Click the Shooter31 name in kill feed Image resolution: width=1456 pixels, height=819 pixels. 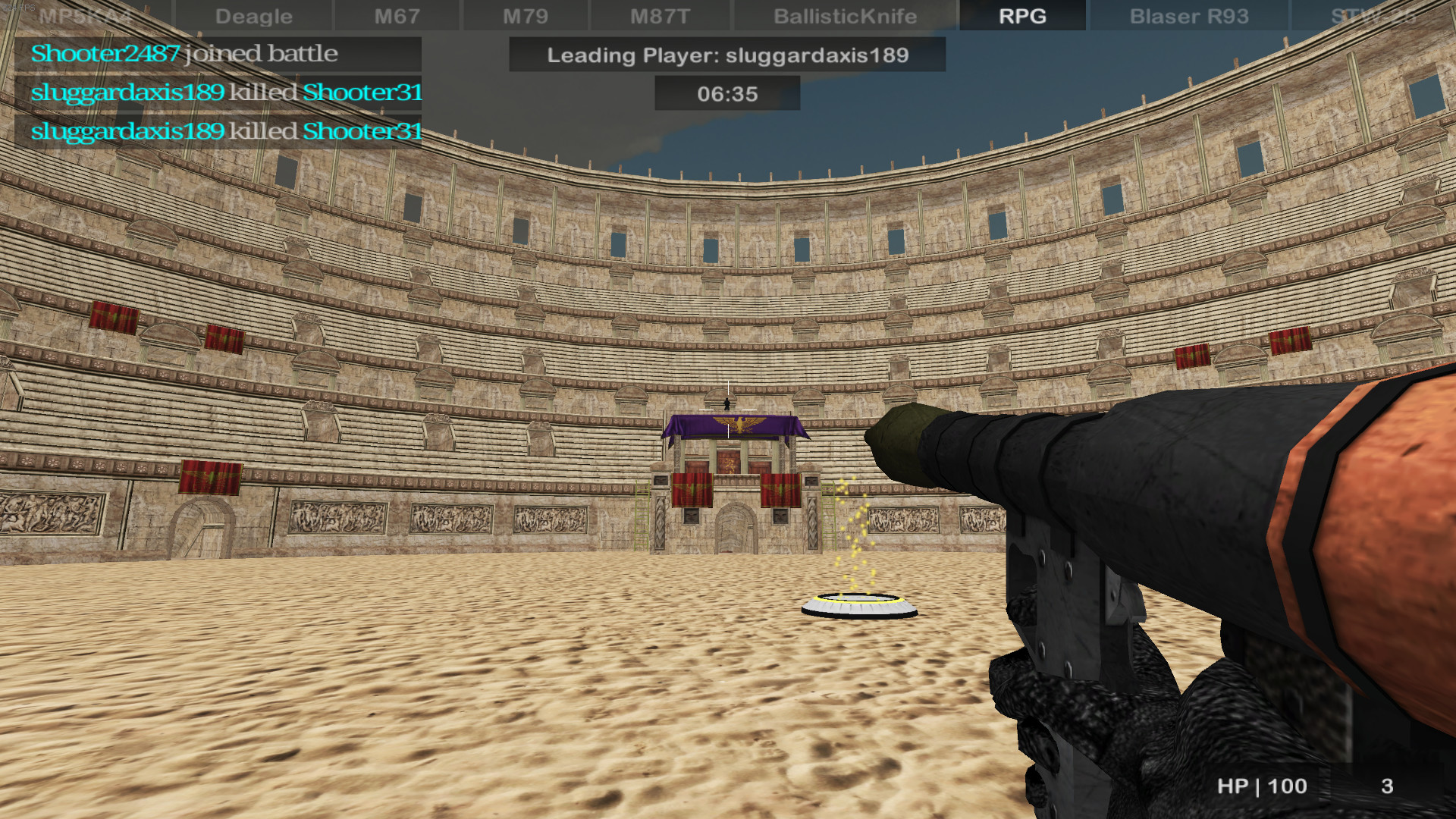tap(362, 92)
